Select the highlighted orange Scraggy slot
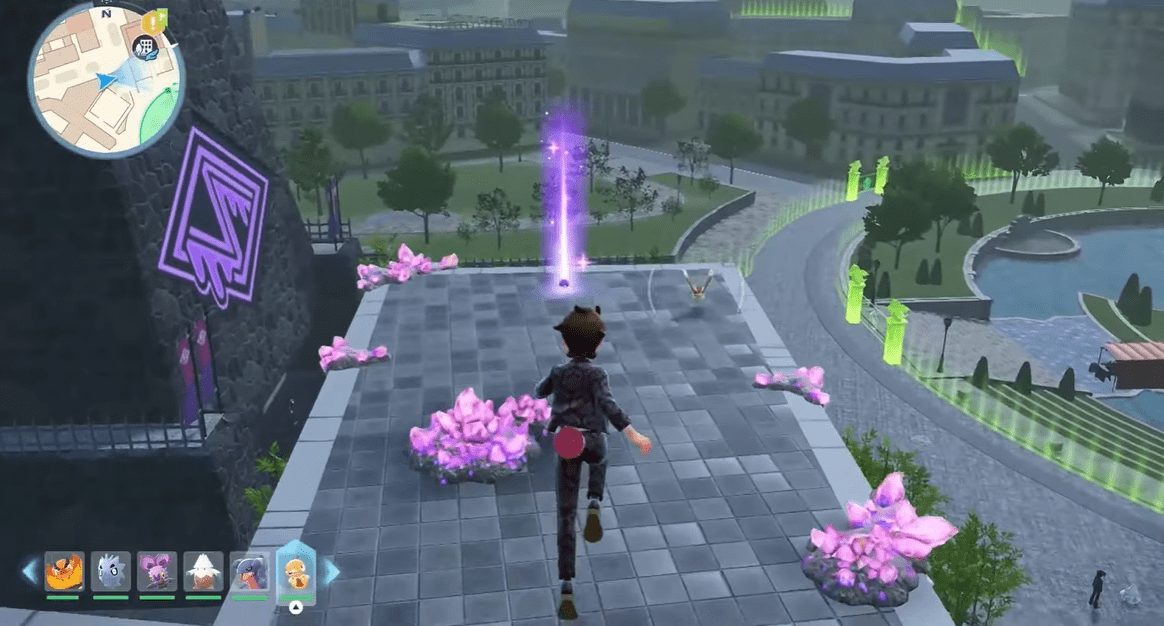This screenshot has height=626, width=1164. (296, 571)
